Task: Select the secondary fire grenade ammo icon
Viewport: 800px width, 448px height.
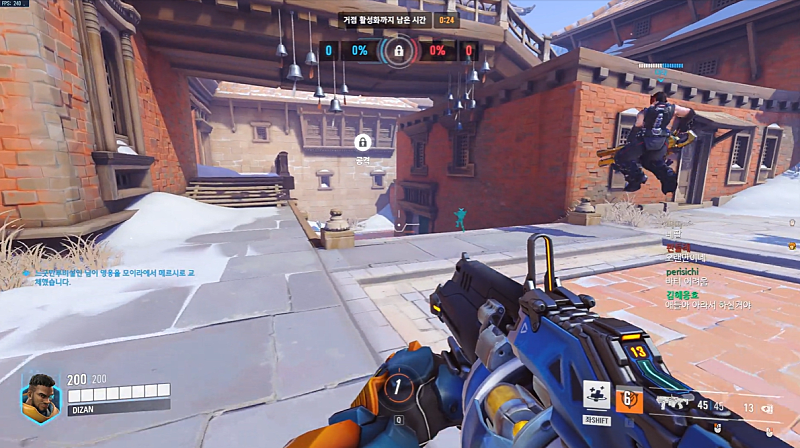Action: point(768,406)
